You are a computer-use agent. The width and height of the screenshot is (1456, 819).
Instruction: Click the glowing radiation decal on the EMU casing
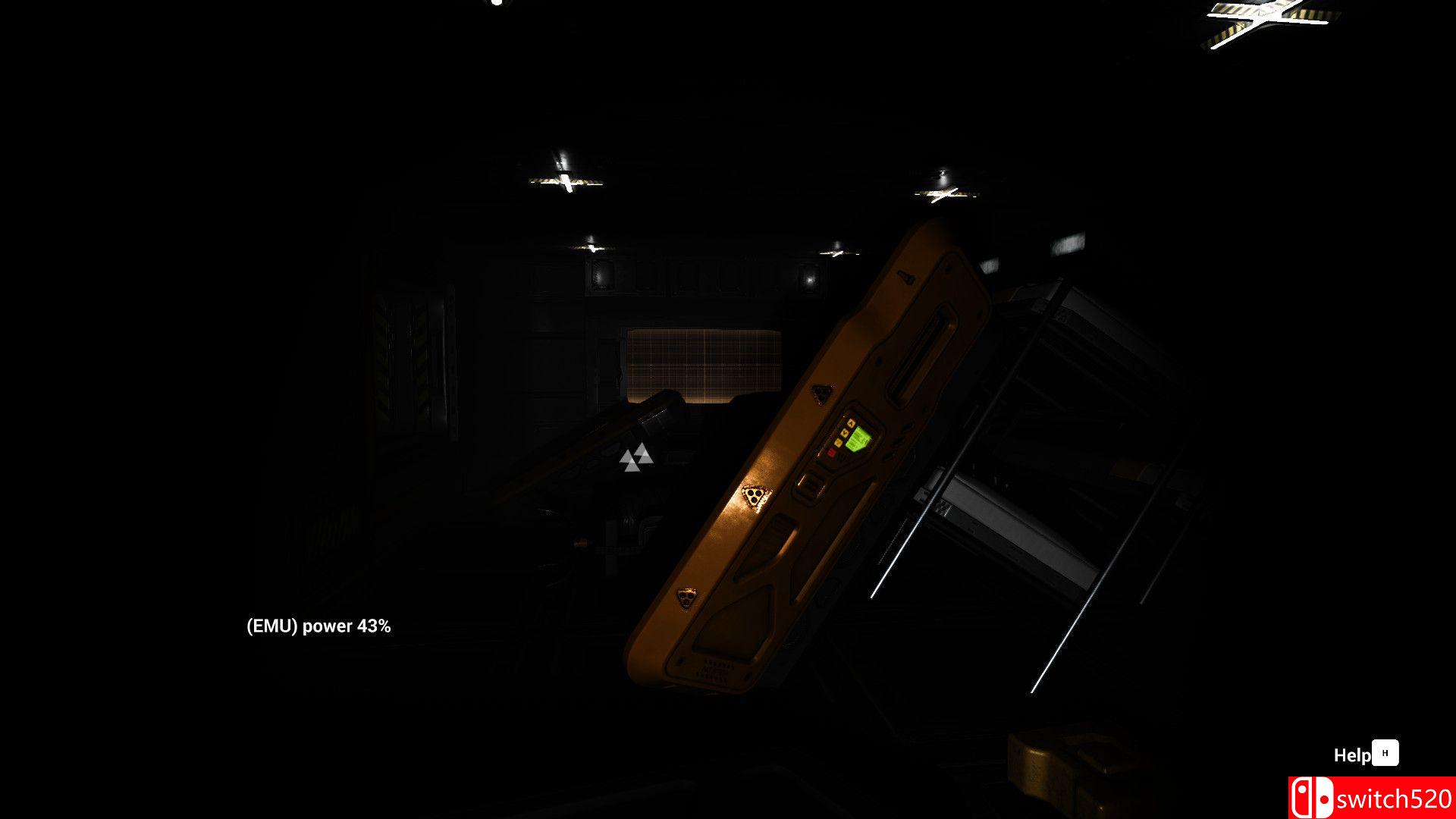(754, 496)
